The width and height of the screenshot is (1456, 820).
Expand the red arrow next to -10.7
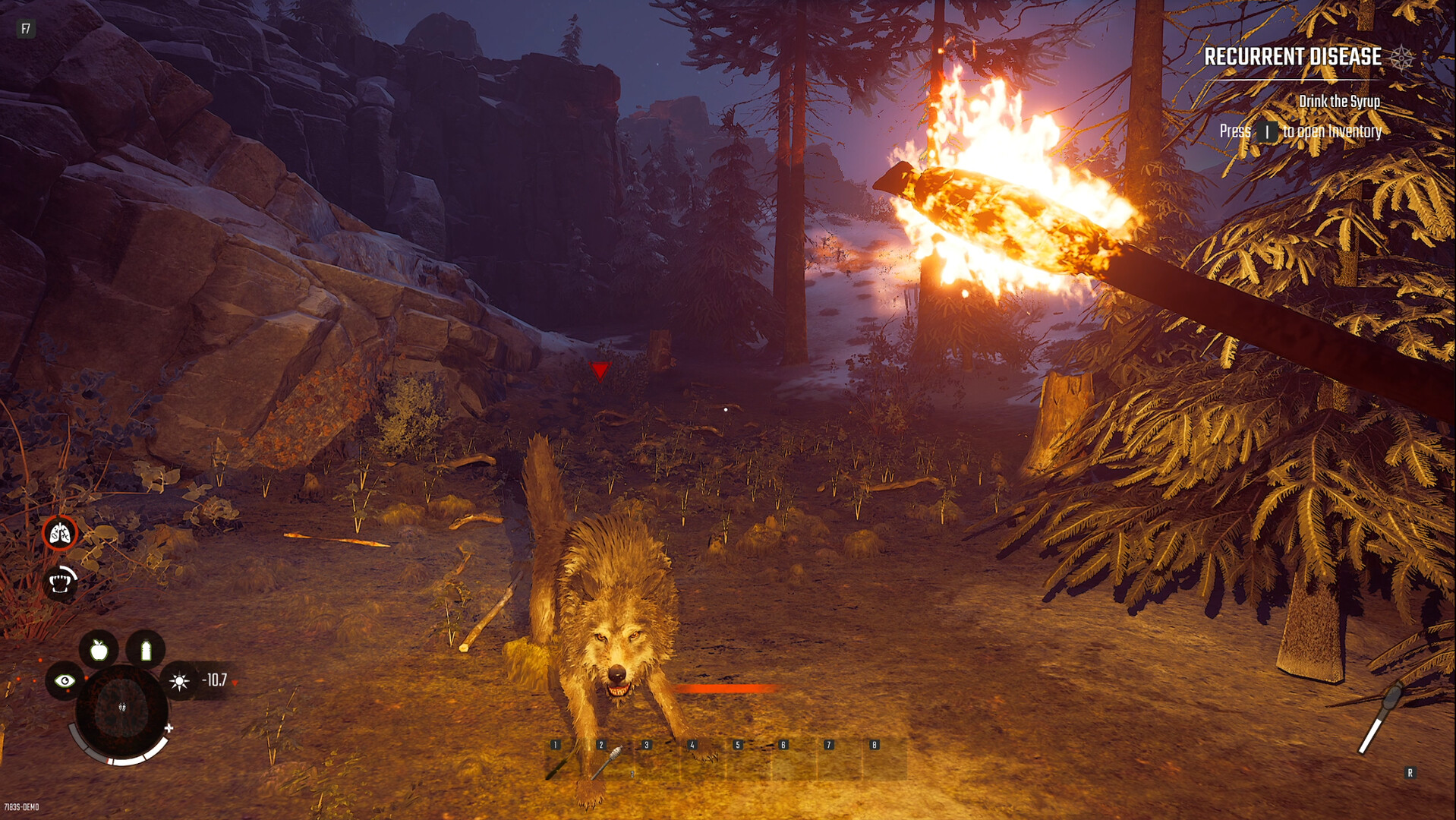click(235, 682)
